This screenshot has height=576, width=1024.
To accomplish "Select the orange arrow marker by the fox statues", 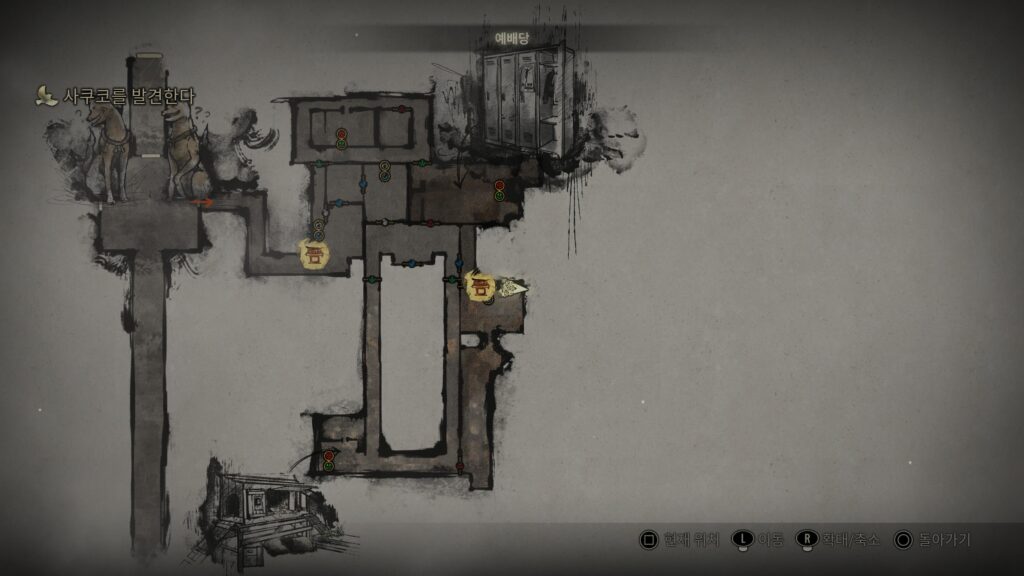I will click(203, 202).
